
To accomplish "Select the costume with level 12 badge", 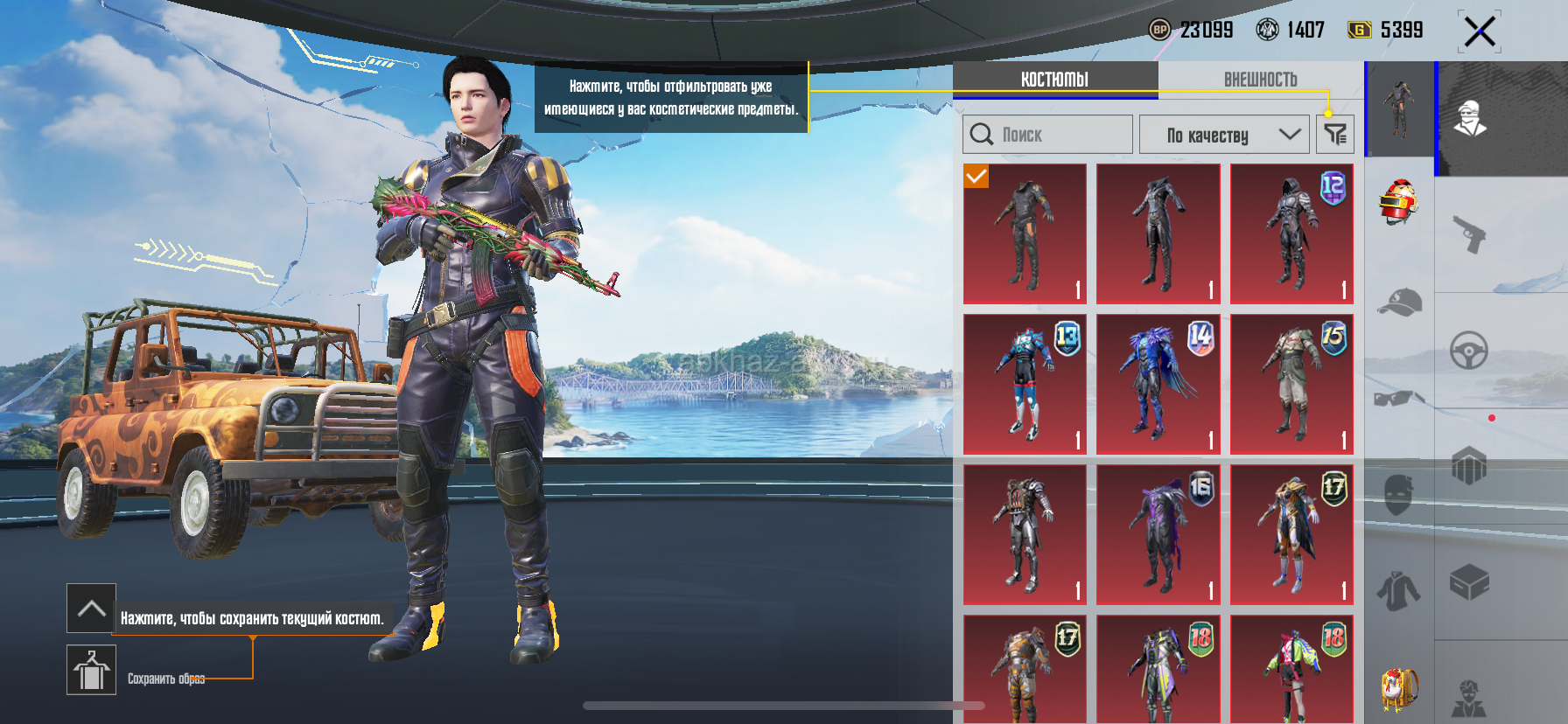I will coord(1291,234).
